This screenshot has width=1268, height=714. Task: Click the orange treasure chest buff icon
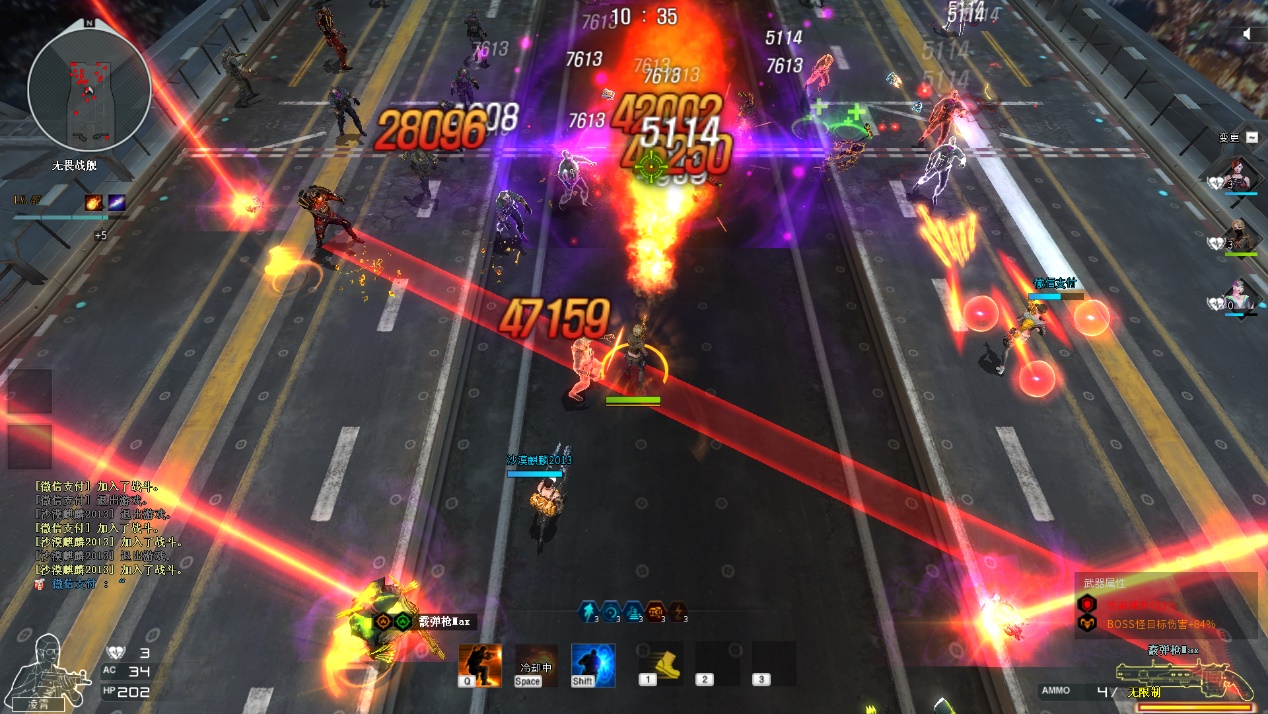coord(655,612)
